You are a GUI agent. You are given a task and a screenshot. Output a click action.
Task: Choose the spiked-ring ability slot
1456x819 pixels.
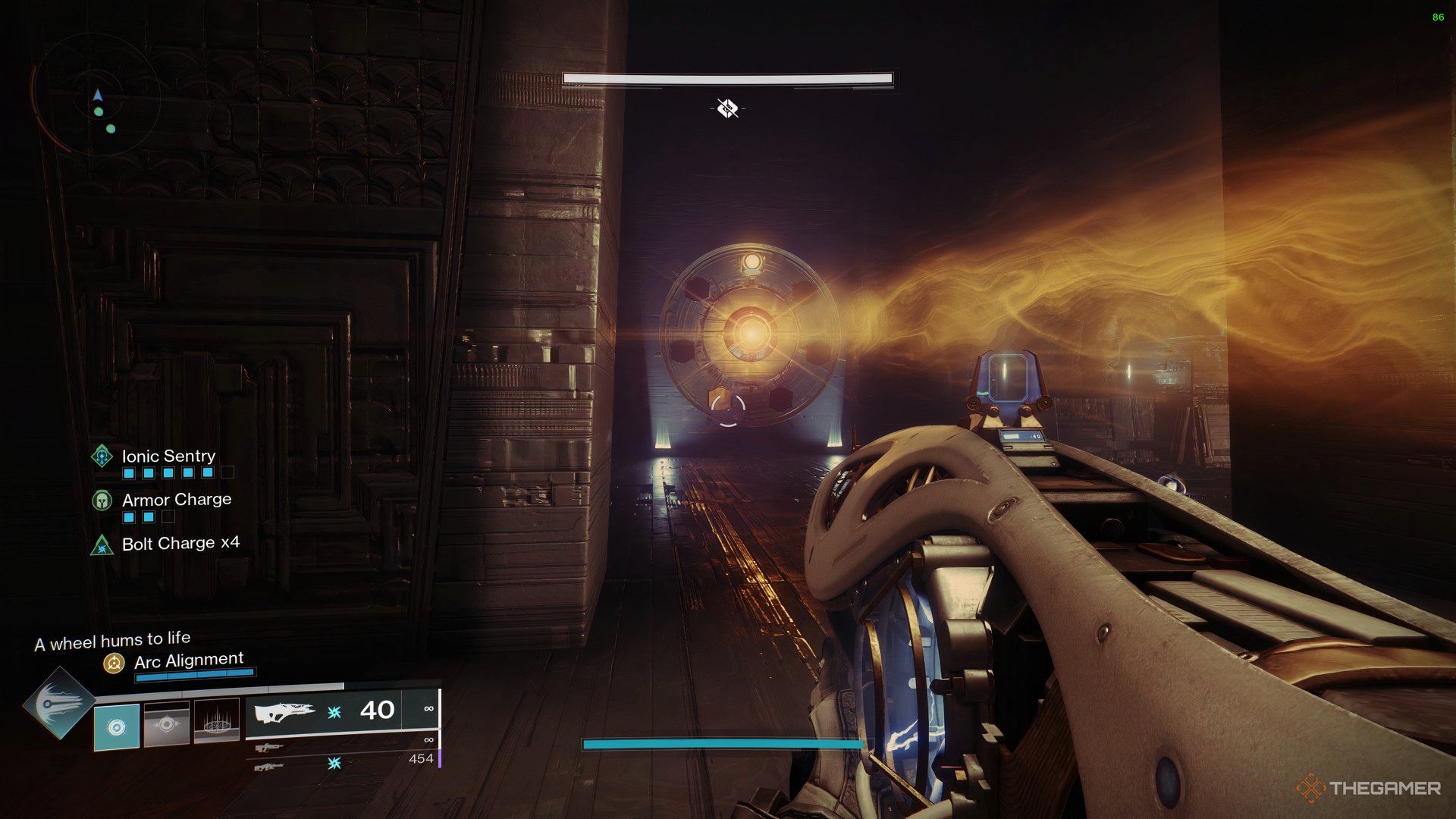pos(217,721)
